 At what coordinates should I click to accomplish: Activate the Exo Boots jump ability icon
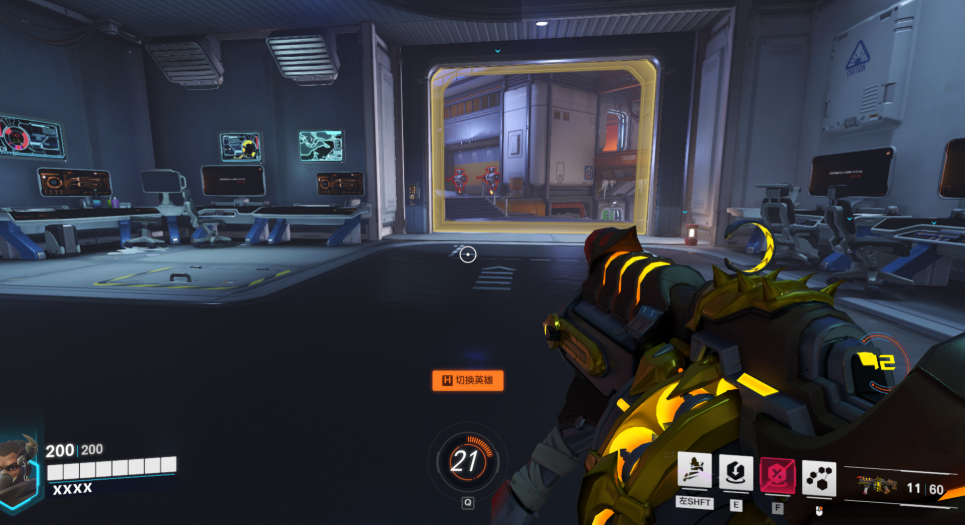click(694, 472)
